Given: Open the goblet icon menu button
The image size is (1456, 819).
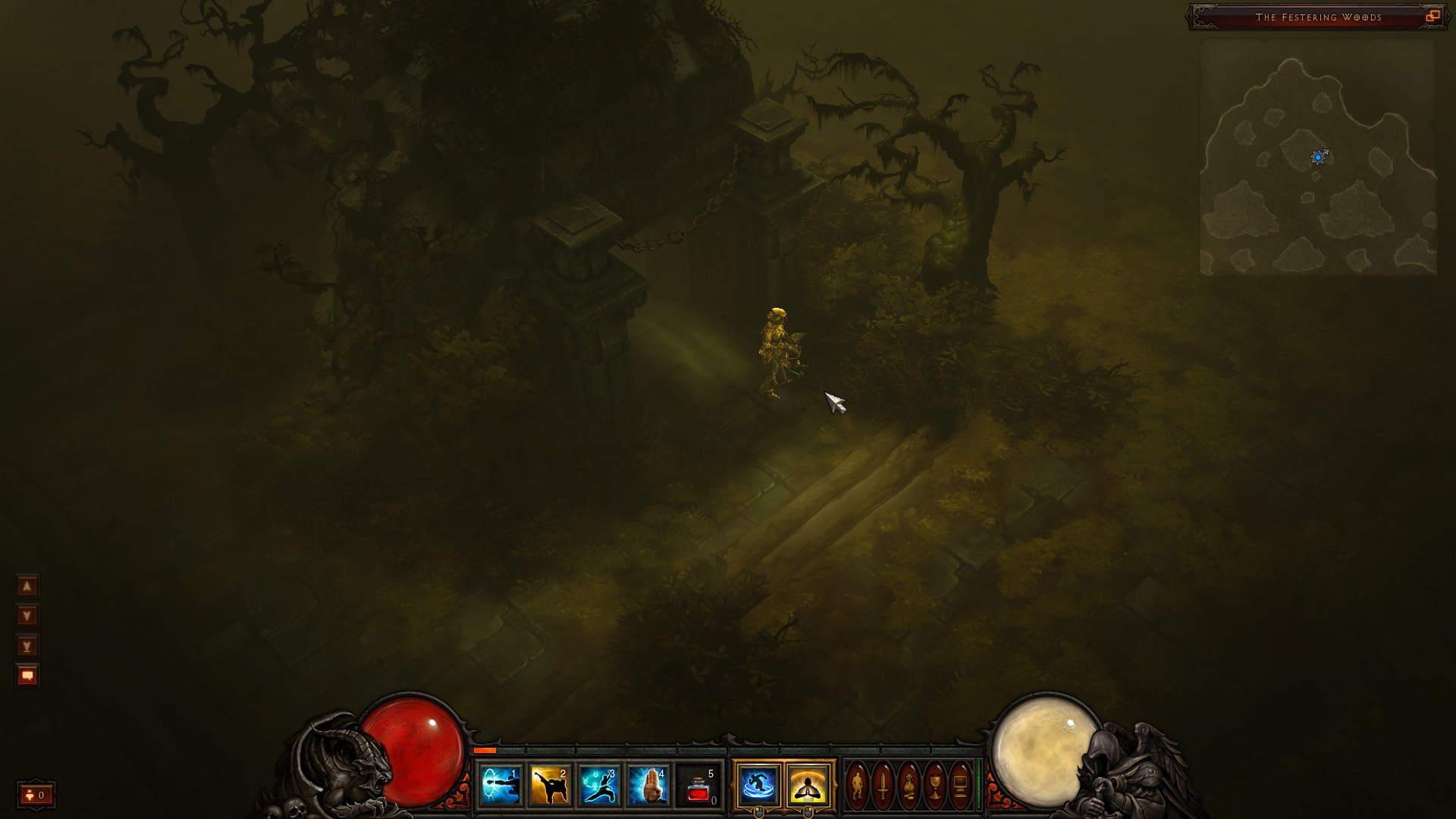Looking at the screenshot, I should coord(935,786).
